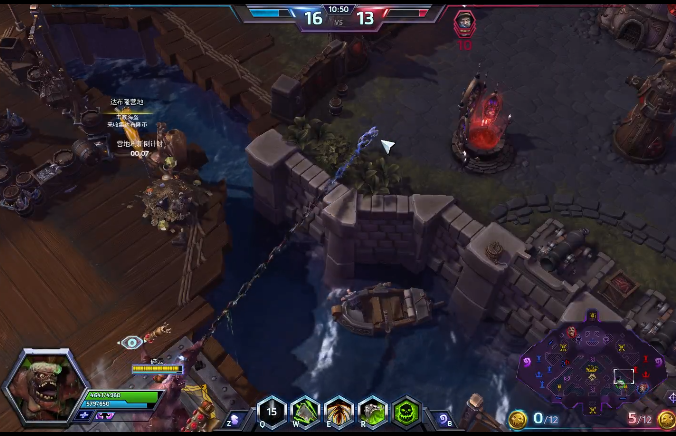Click on the minimap
The image size is (676, 436).
590,365
